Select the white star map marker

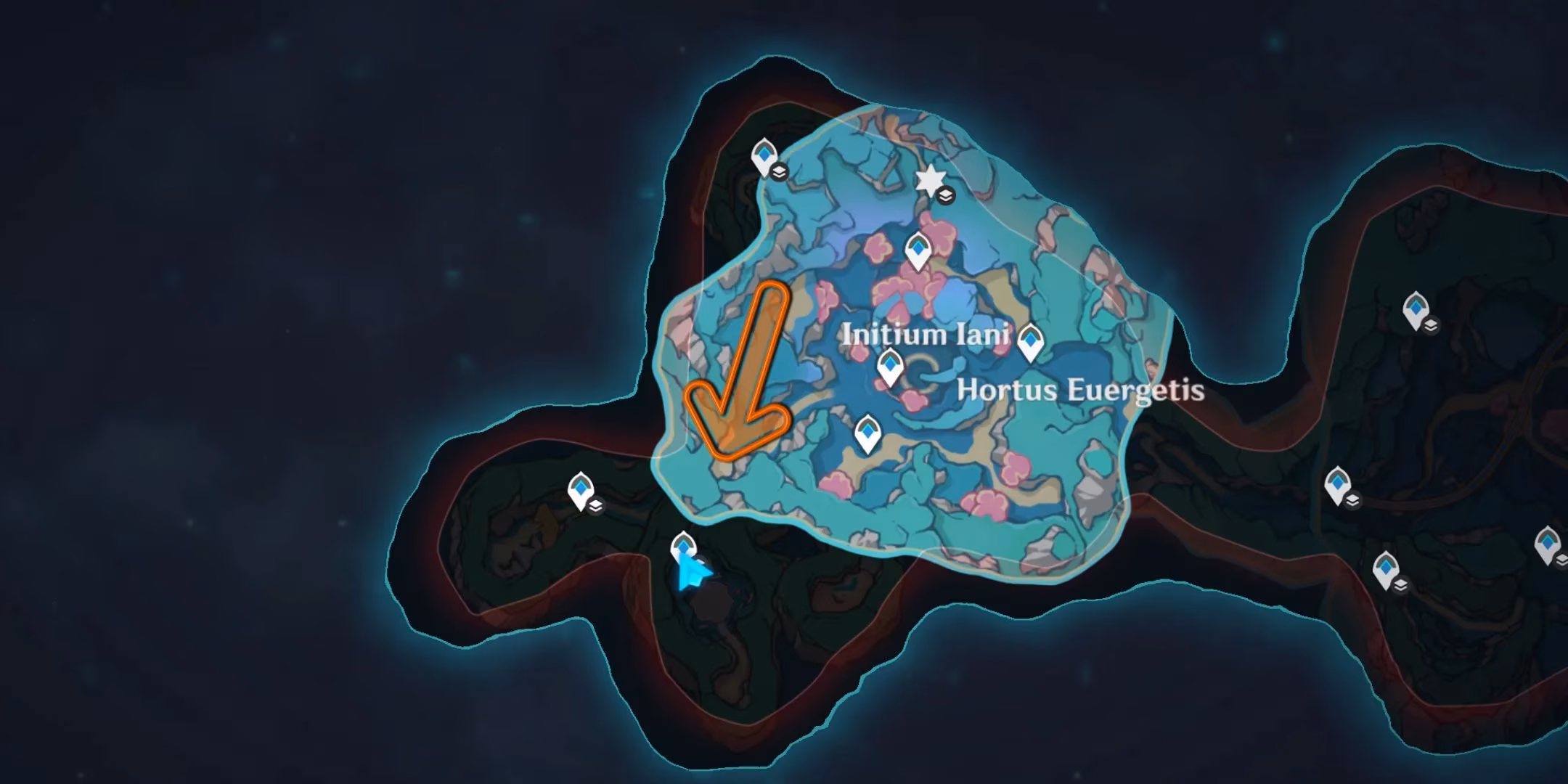coord(928,180)
